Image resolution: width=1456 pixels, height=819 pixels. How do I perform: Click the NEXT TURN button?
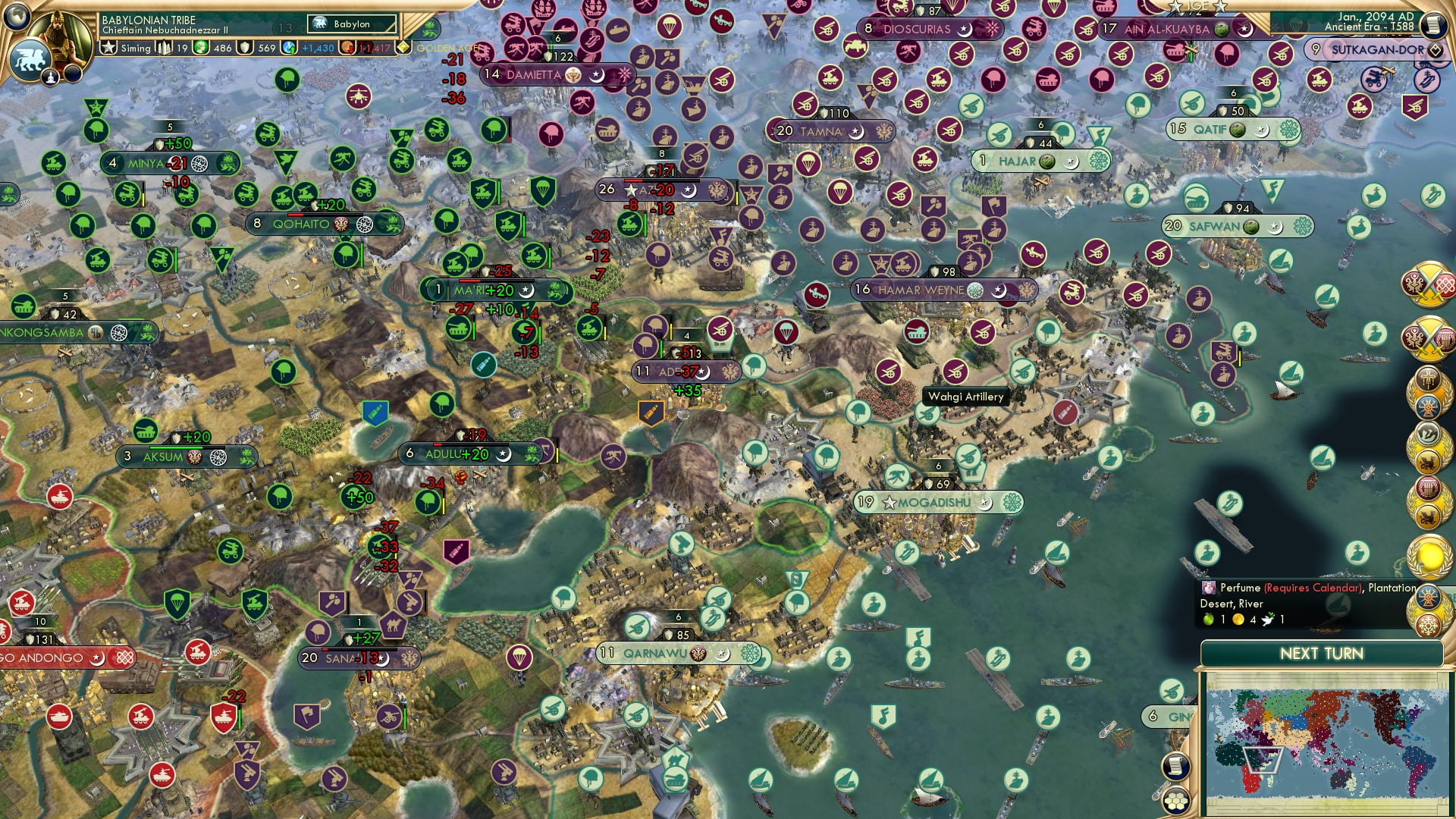[1322, 652]
